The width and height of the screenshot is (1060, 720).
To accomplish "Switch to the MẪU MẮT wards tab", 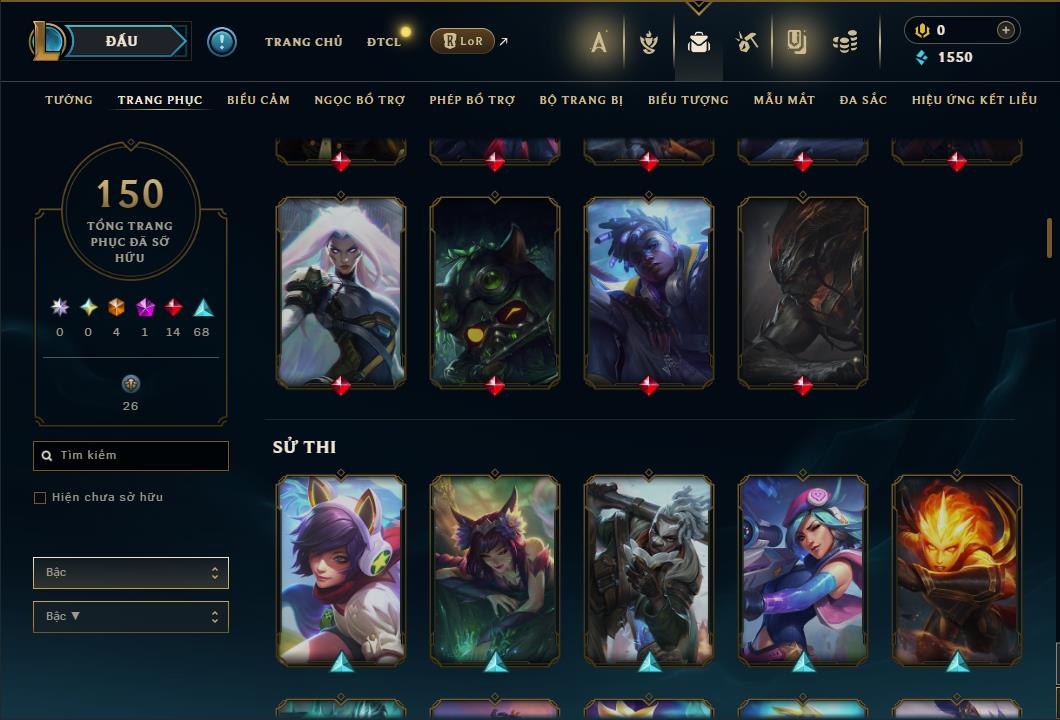I will coord(784,100).
